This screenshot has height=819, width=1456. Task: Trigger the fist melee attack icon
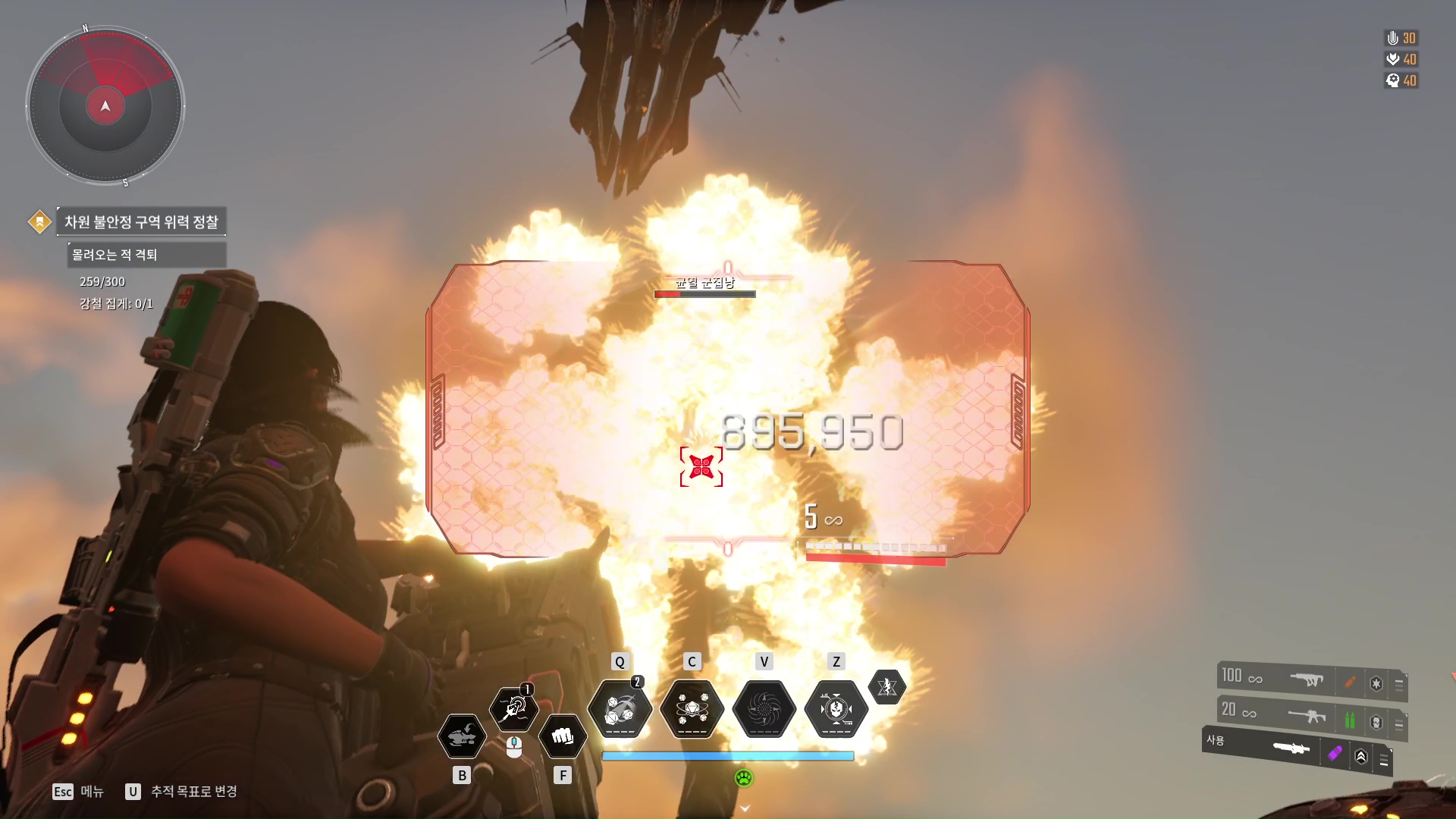point(563,736)
